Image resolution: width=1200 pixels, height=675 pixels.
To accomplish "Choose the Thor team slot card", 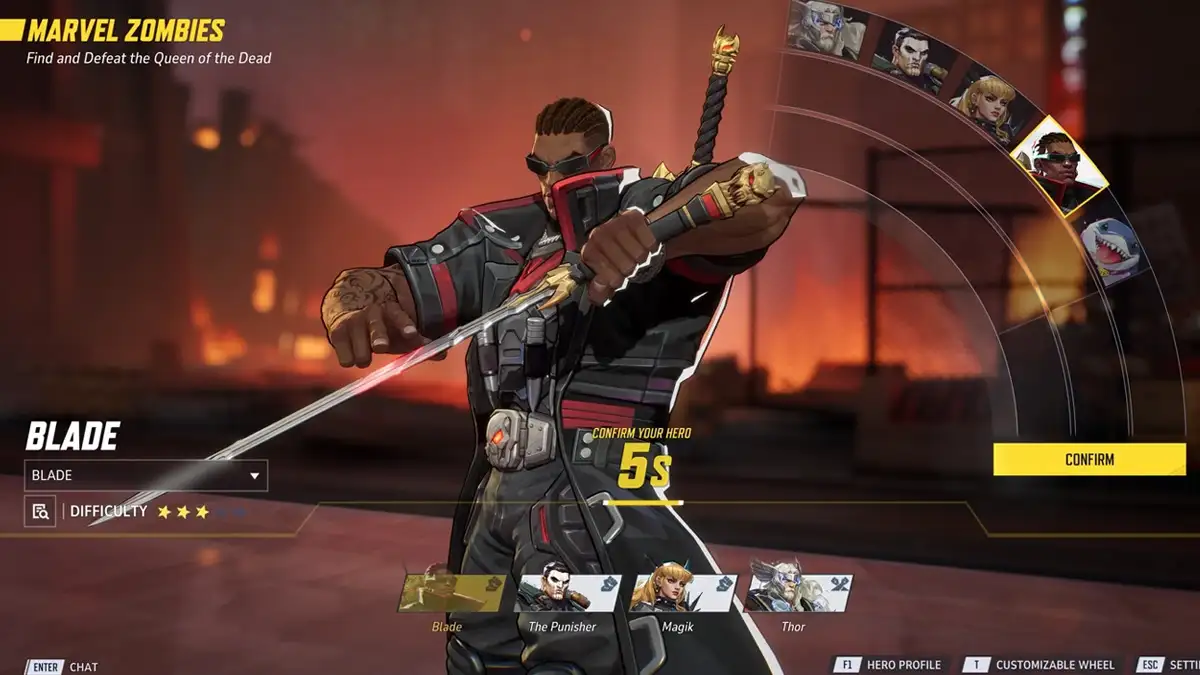I will coord(798,593).
